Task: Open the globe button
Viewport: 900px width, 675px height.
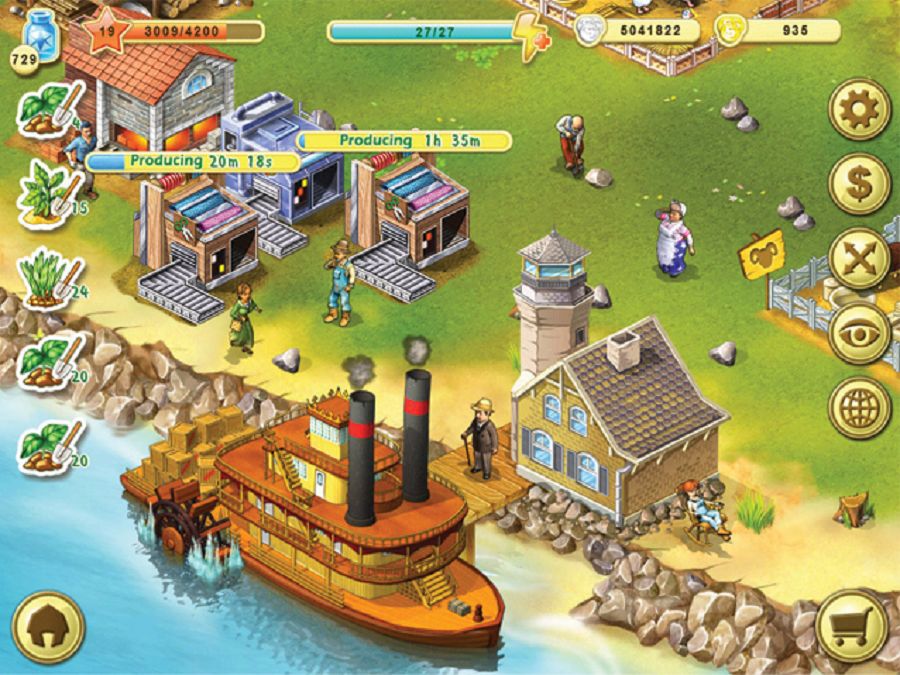Action: [859, 407]
